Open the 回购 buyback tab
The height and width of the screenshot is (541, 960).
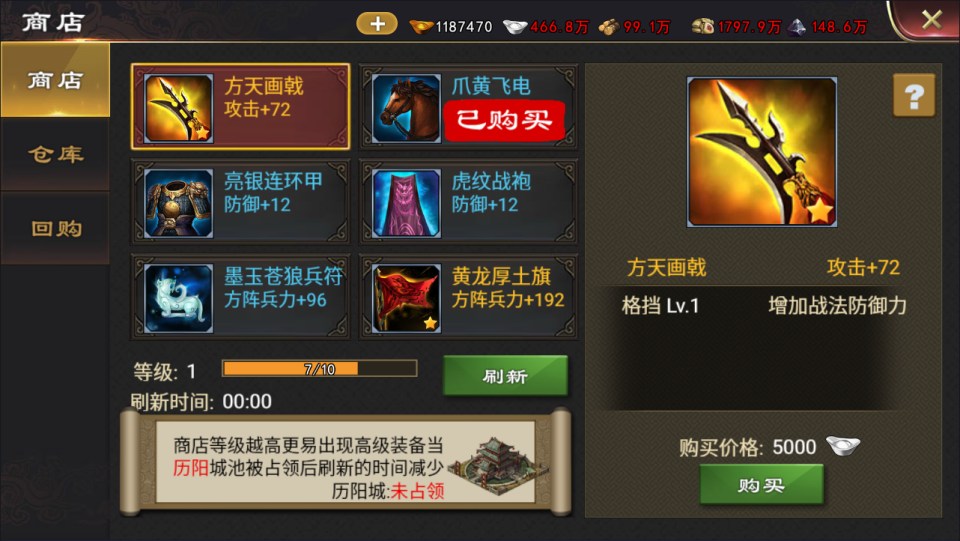click(55, 228)
